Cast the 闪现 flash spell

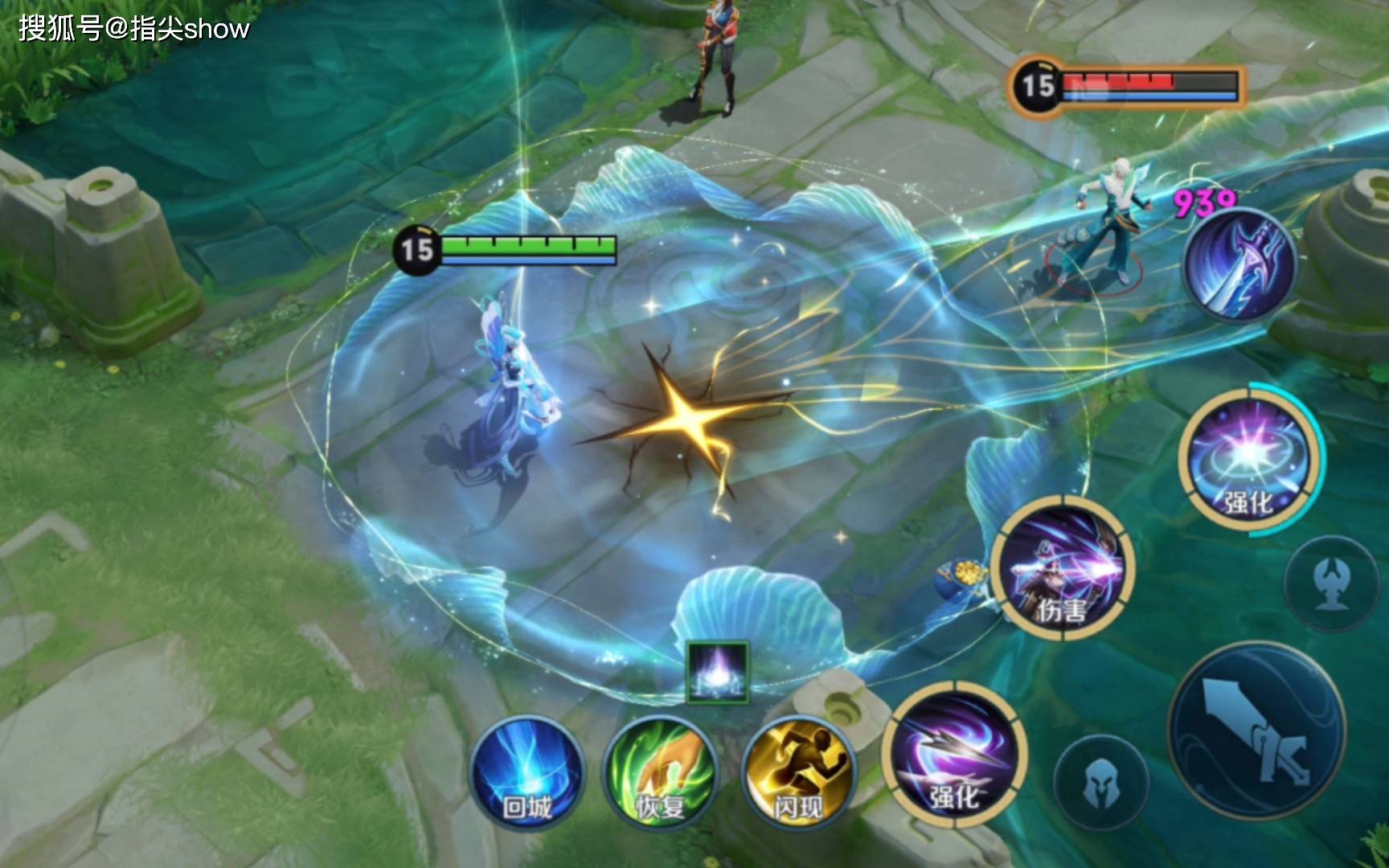click(798, 773)
